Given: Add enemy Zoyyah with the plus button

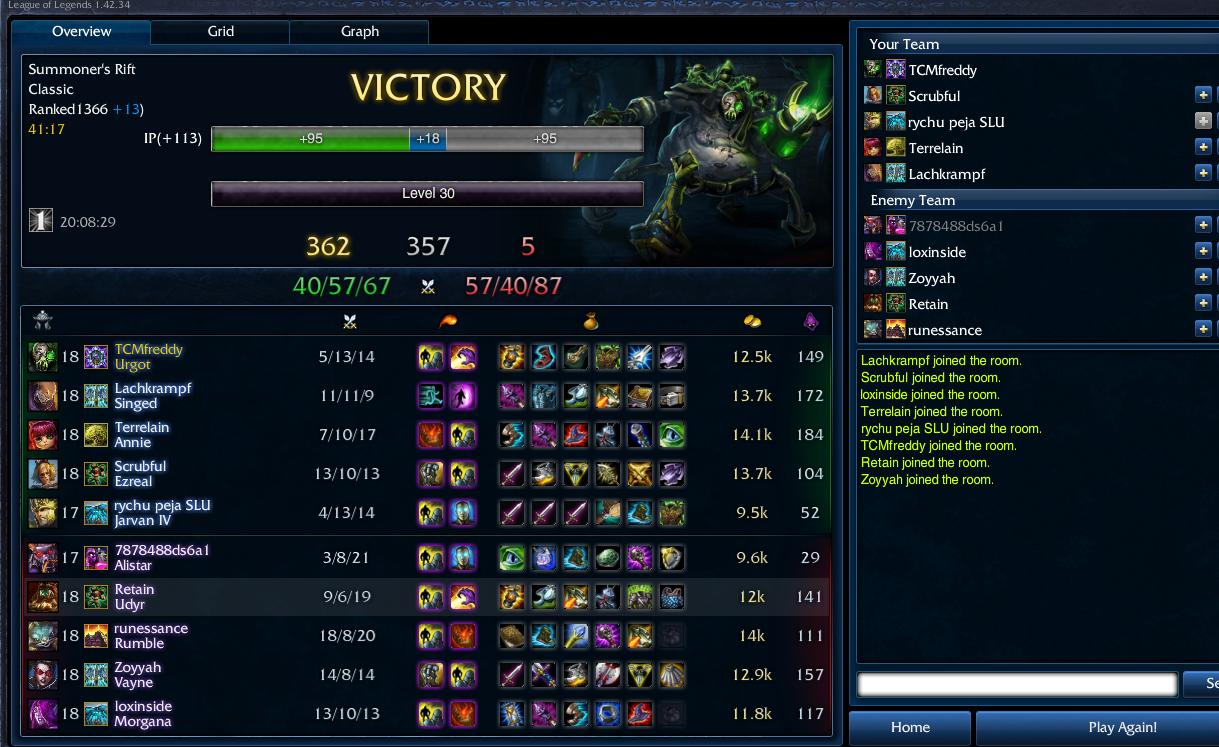Looking at the screenshot, I should pos(1203,278).
